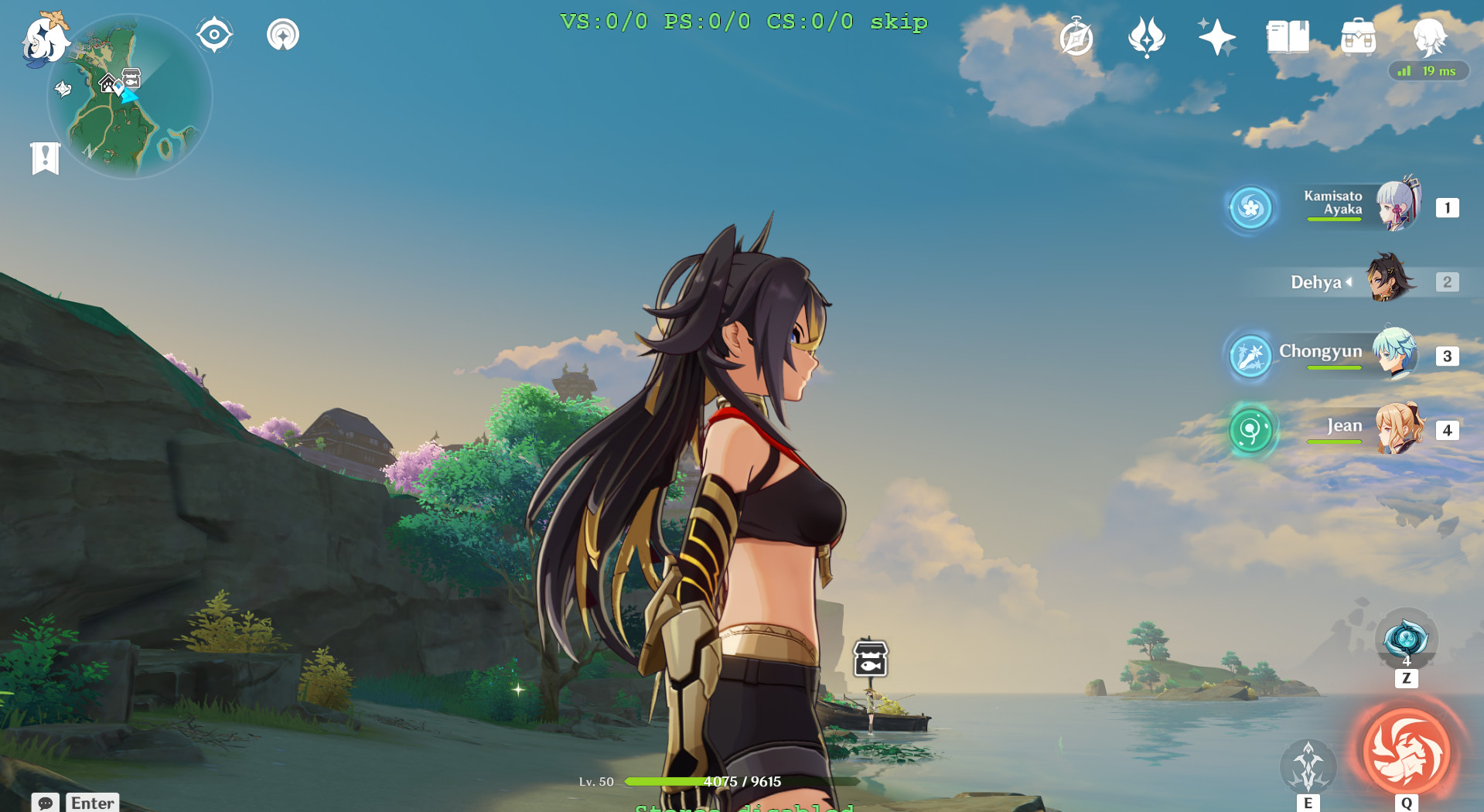Select the partner broadcast icon near the minimap
The height and width of the screenshot is (812, 1484).
coord(283,34)
